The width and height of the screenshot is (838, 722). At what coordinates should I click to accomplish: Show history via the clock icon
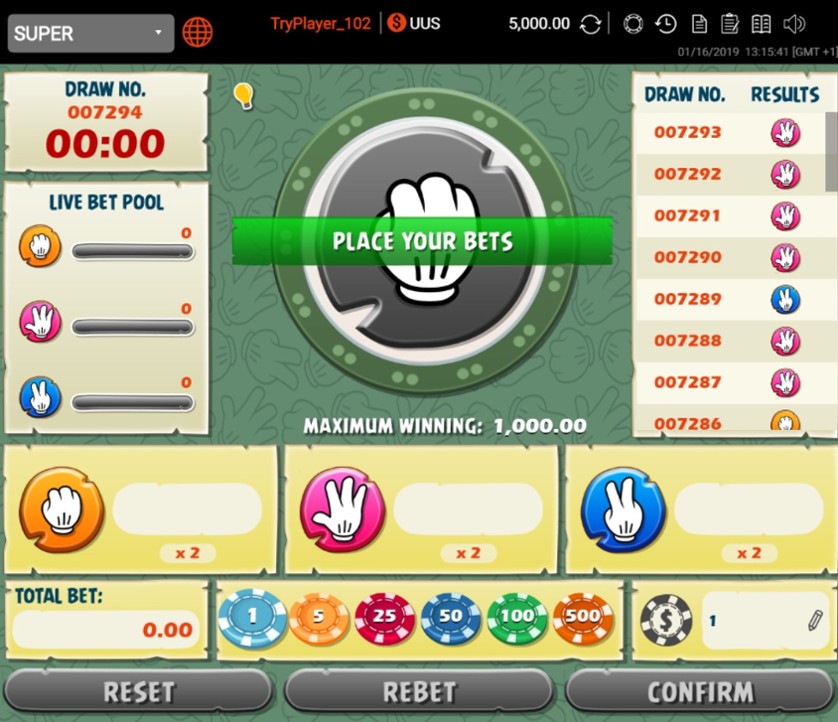coord(666,25)
